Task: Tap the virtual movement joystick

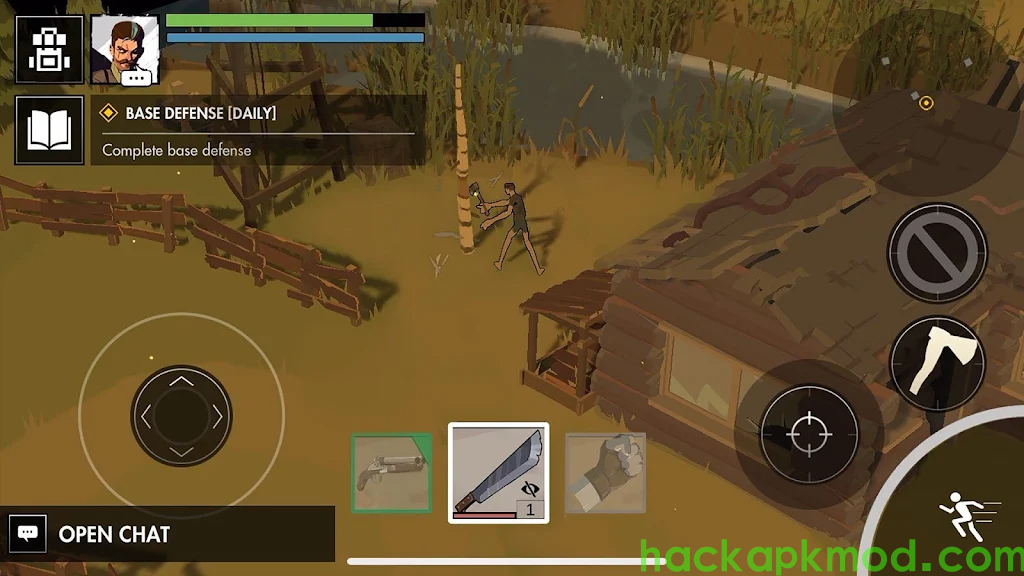Action: click(x=181, y=415)
